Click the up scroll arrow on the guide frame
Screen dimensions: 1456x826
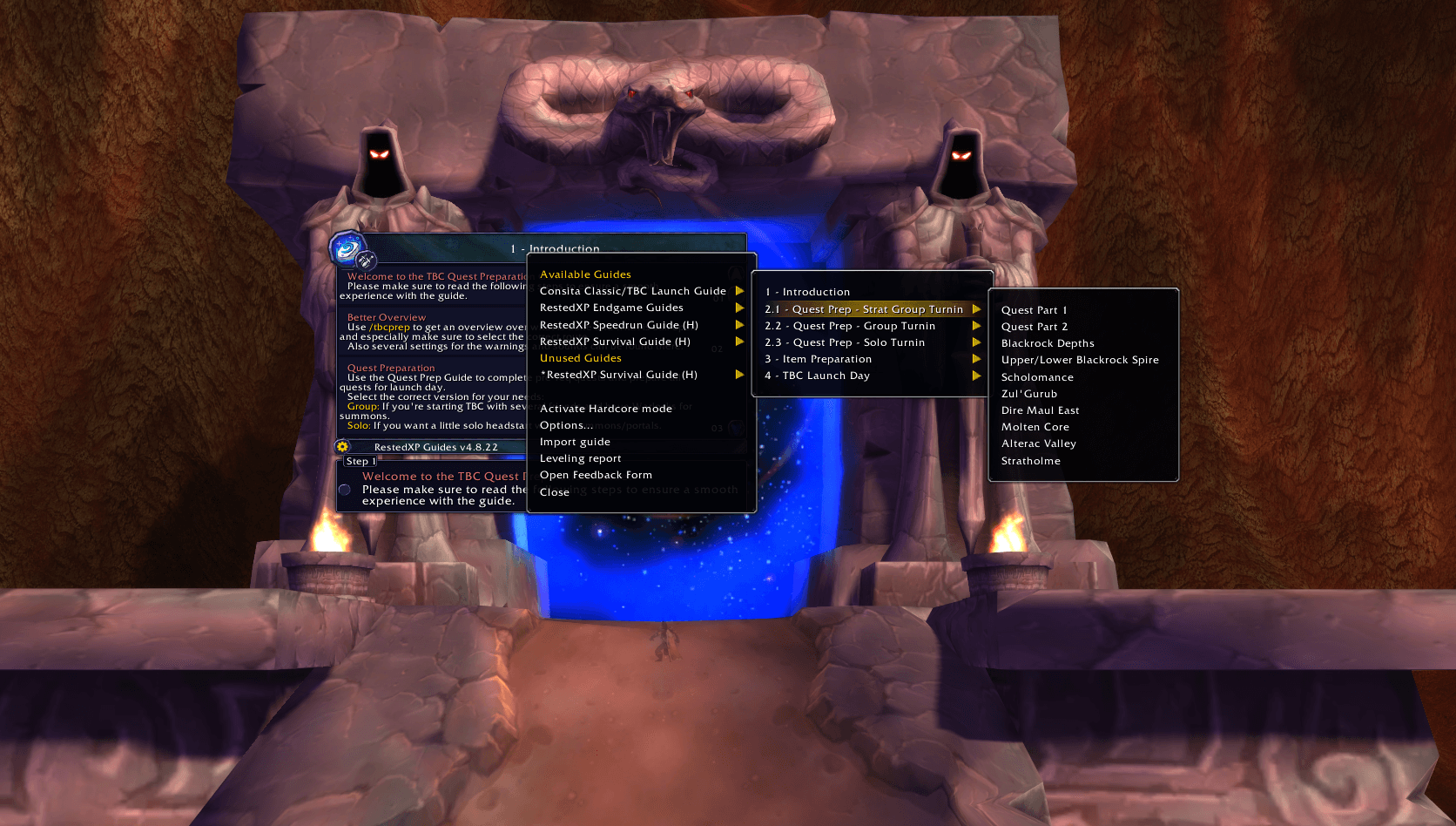pos(736,275)
